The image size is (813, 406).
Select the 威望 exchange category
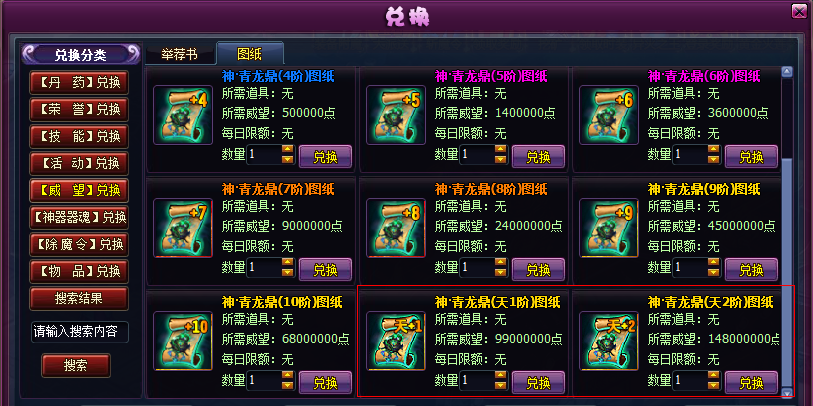80,189
